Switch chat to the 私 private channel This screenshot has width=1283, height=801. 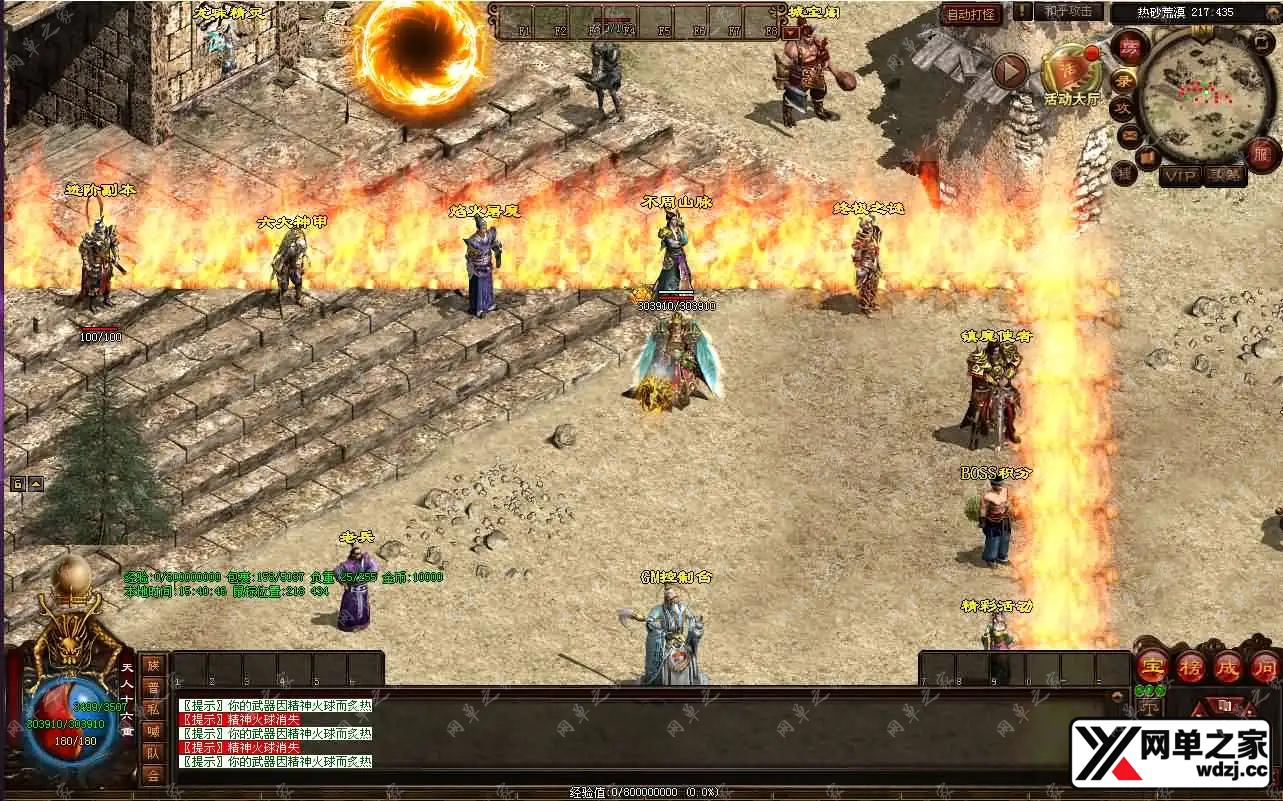(153, 708)
